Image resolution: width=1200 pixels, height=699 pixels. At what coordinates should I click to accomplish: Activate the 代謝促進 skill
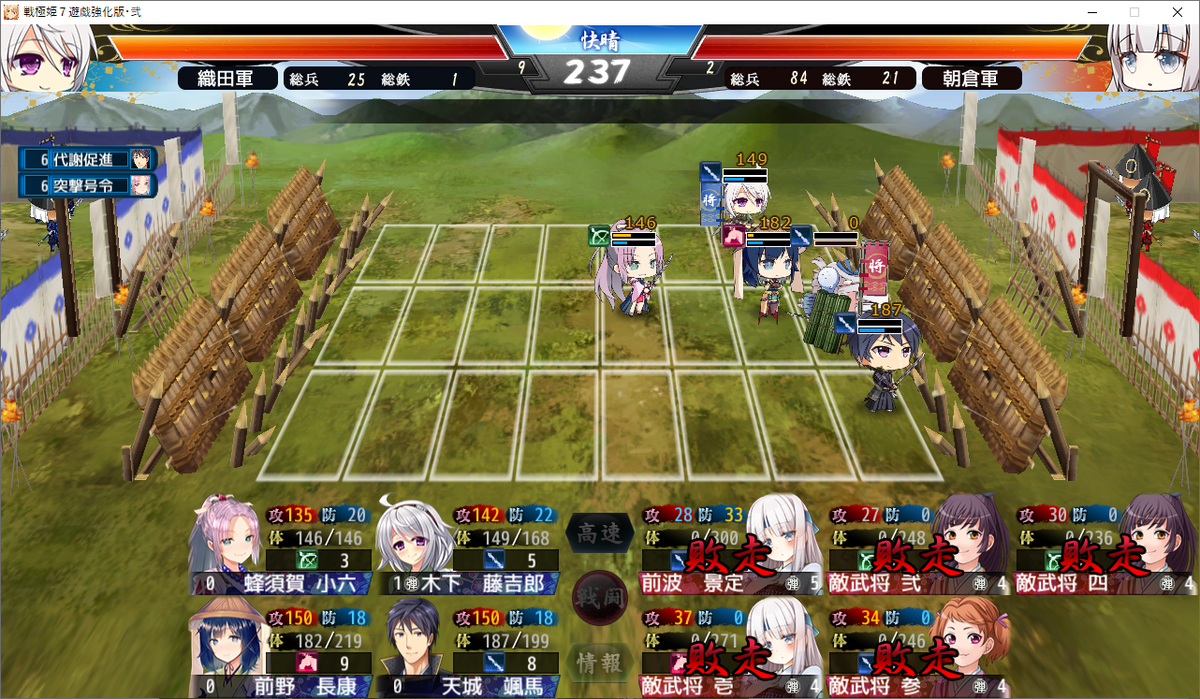pos(88,159)
